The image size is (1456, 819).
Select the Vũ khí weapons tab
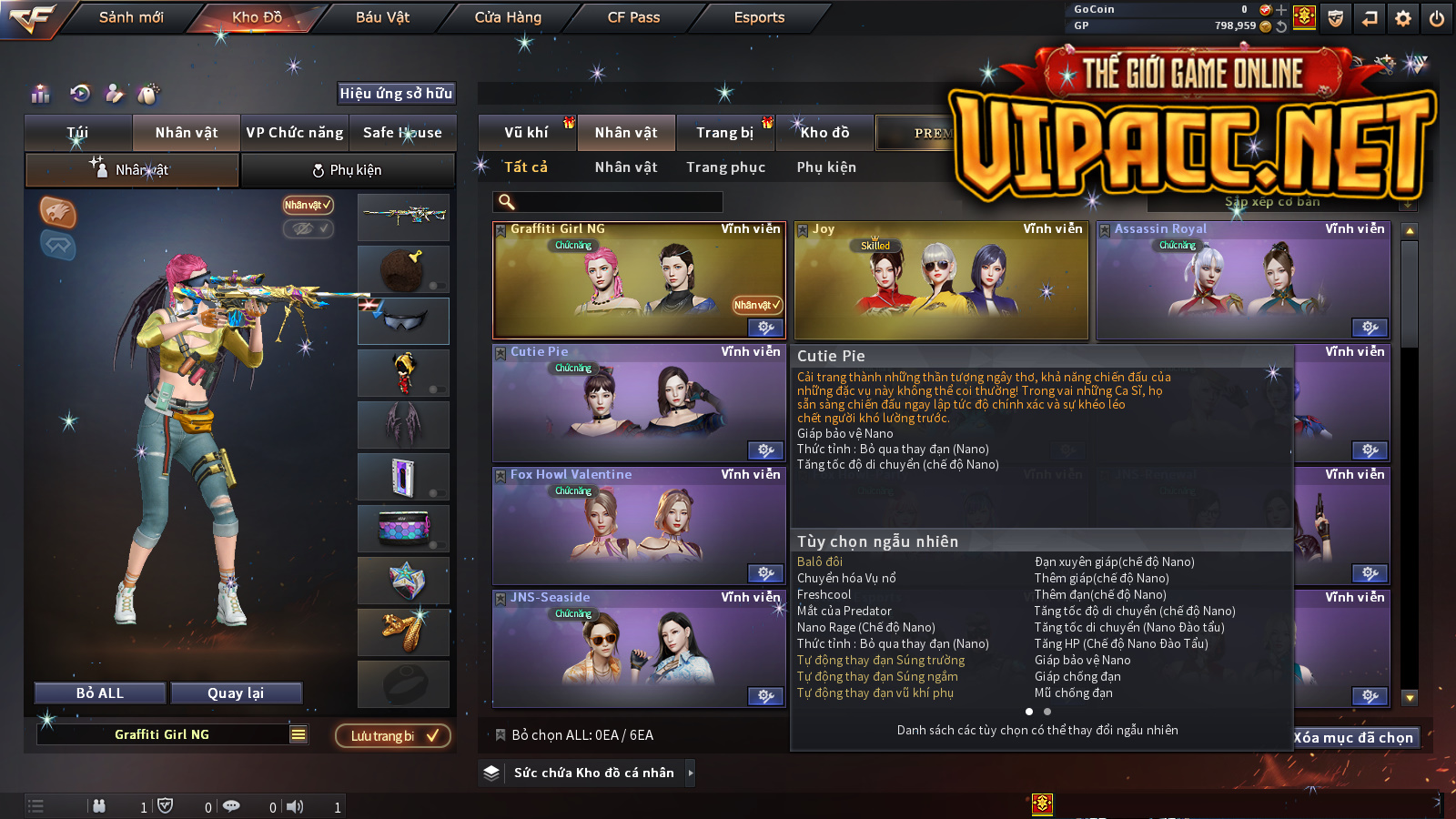(526, 133)
